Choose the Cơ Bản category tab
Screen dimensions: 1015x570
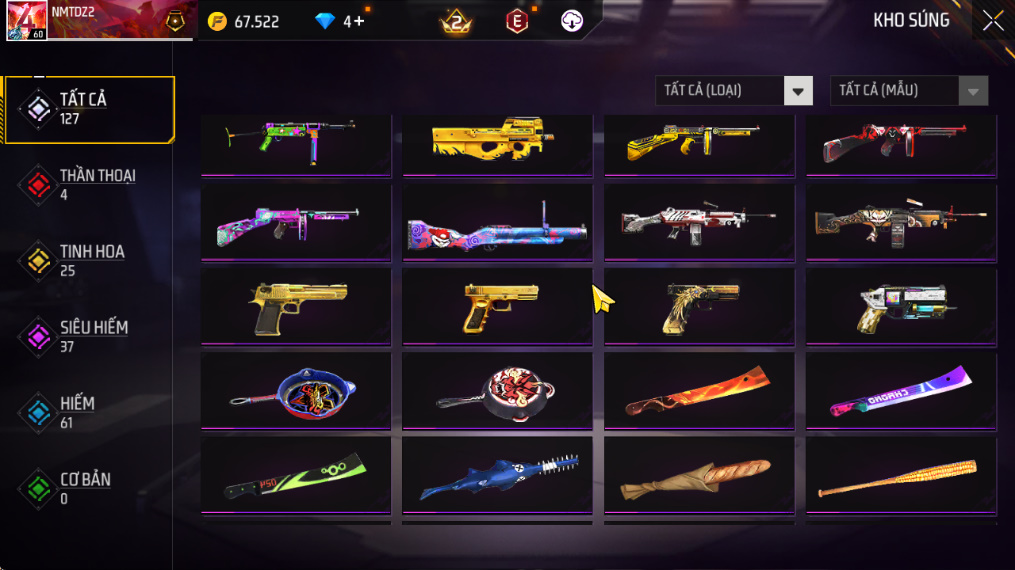click(x=89, y=488)
